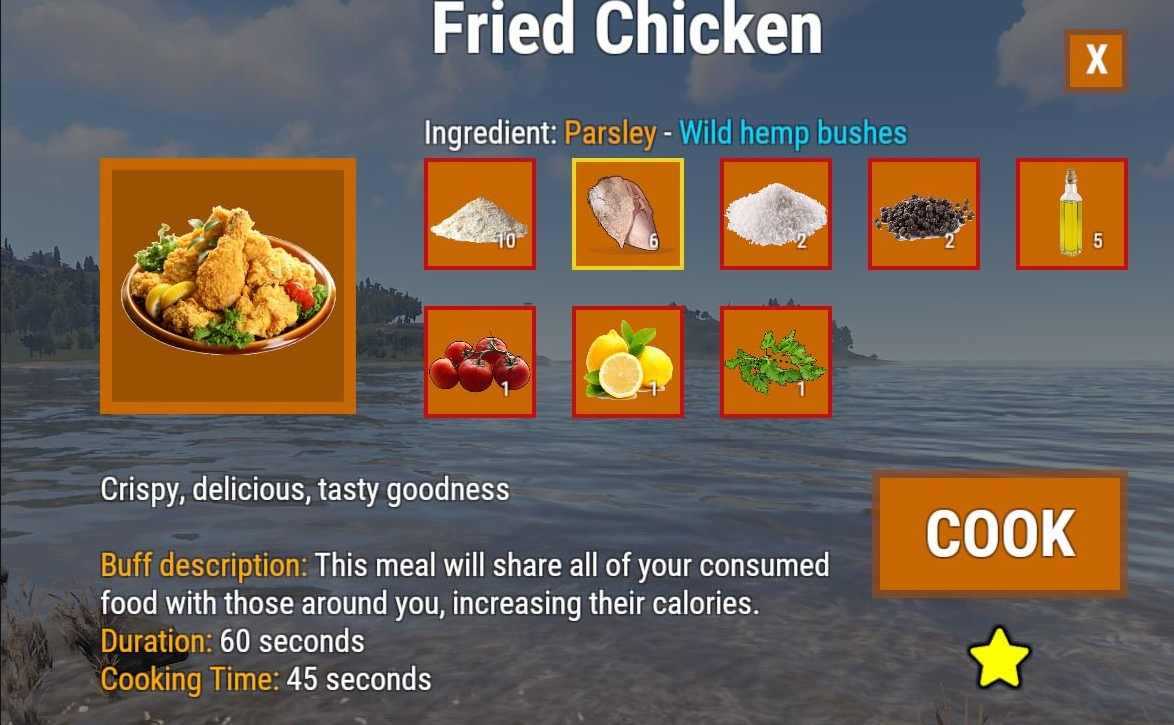Image resolution: width=1174 pixels, height=725 pixels.
Task: Select the lemon ingredient slot
Action: coord(628,362)
